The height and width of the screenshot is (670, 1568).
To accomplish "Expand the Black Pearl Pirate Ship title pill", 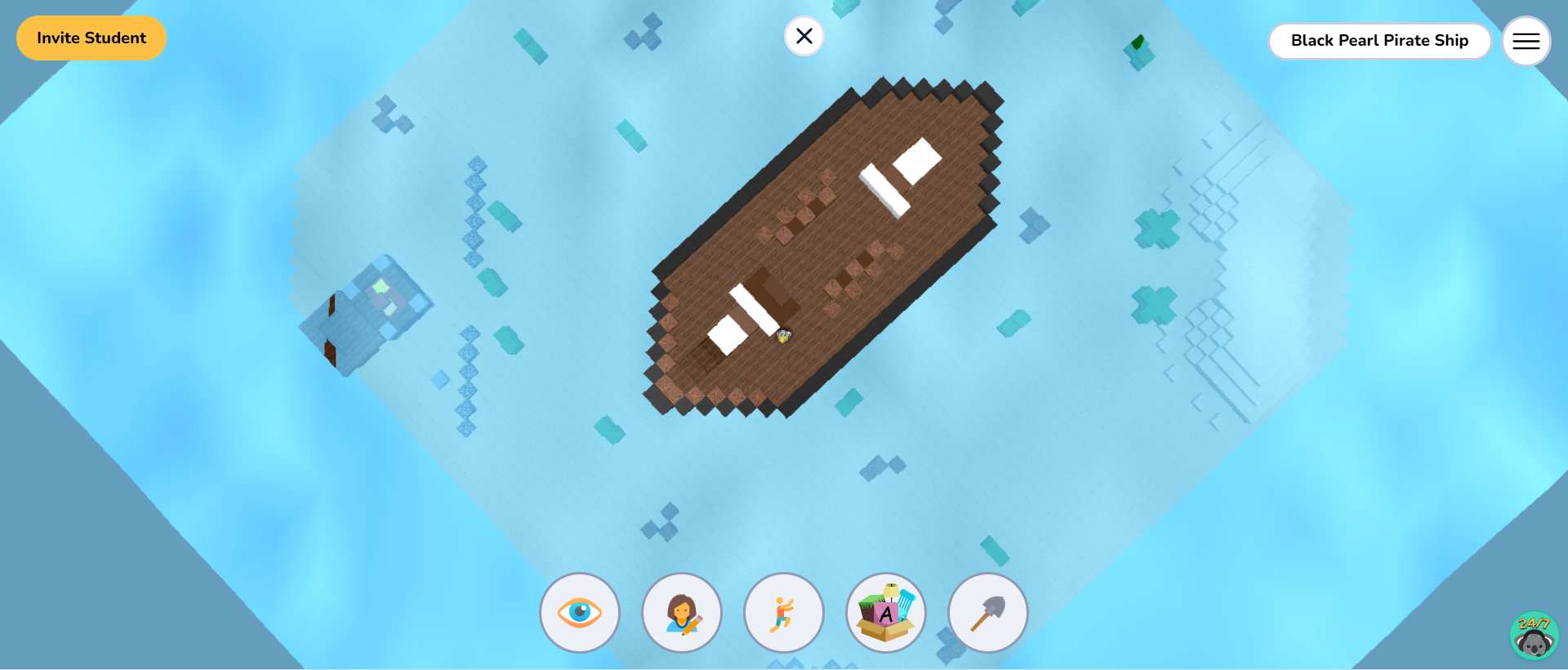I will click(1379, 40).
